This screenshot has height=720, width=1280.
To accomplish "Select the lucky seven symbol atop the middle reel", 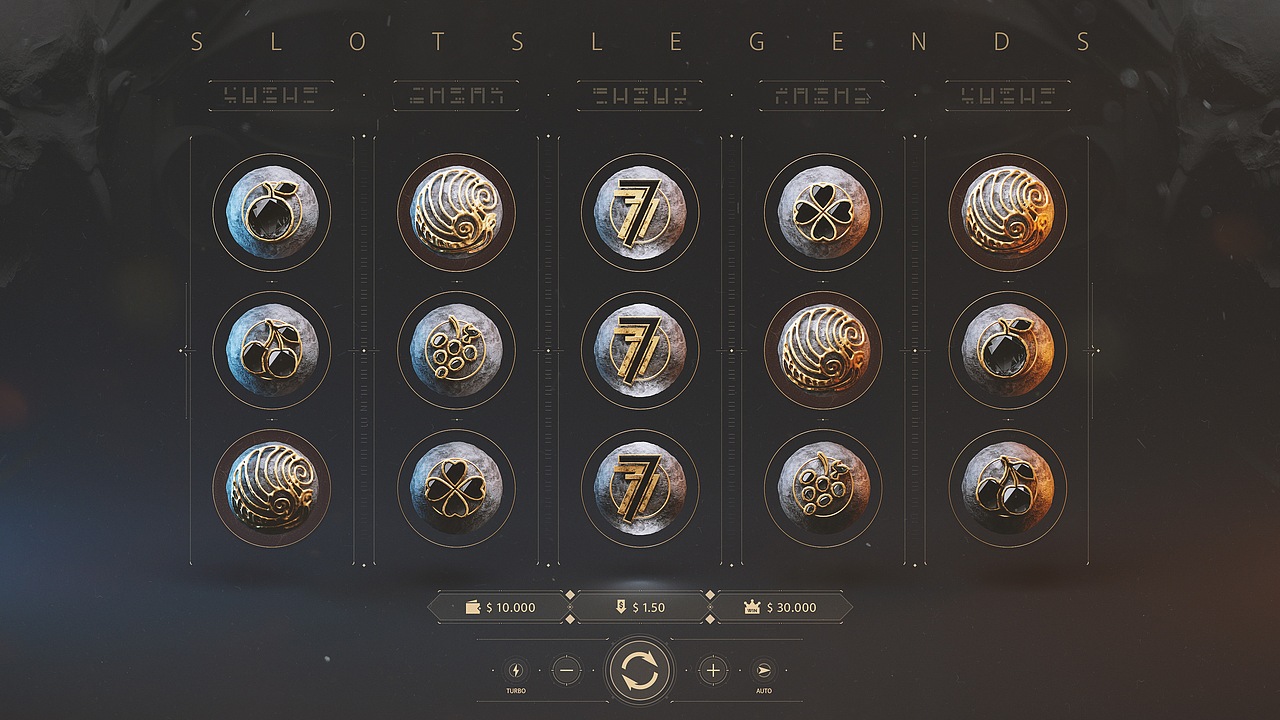I will tap(640, 212).
